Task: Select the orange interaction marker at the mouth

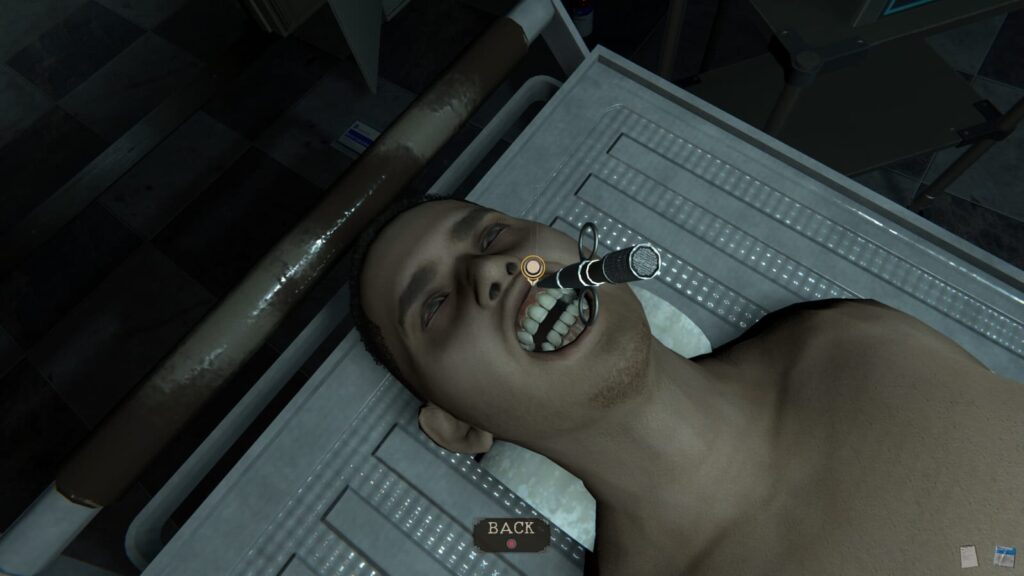Action: tap(533, 268)
